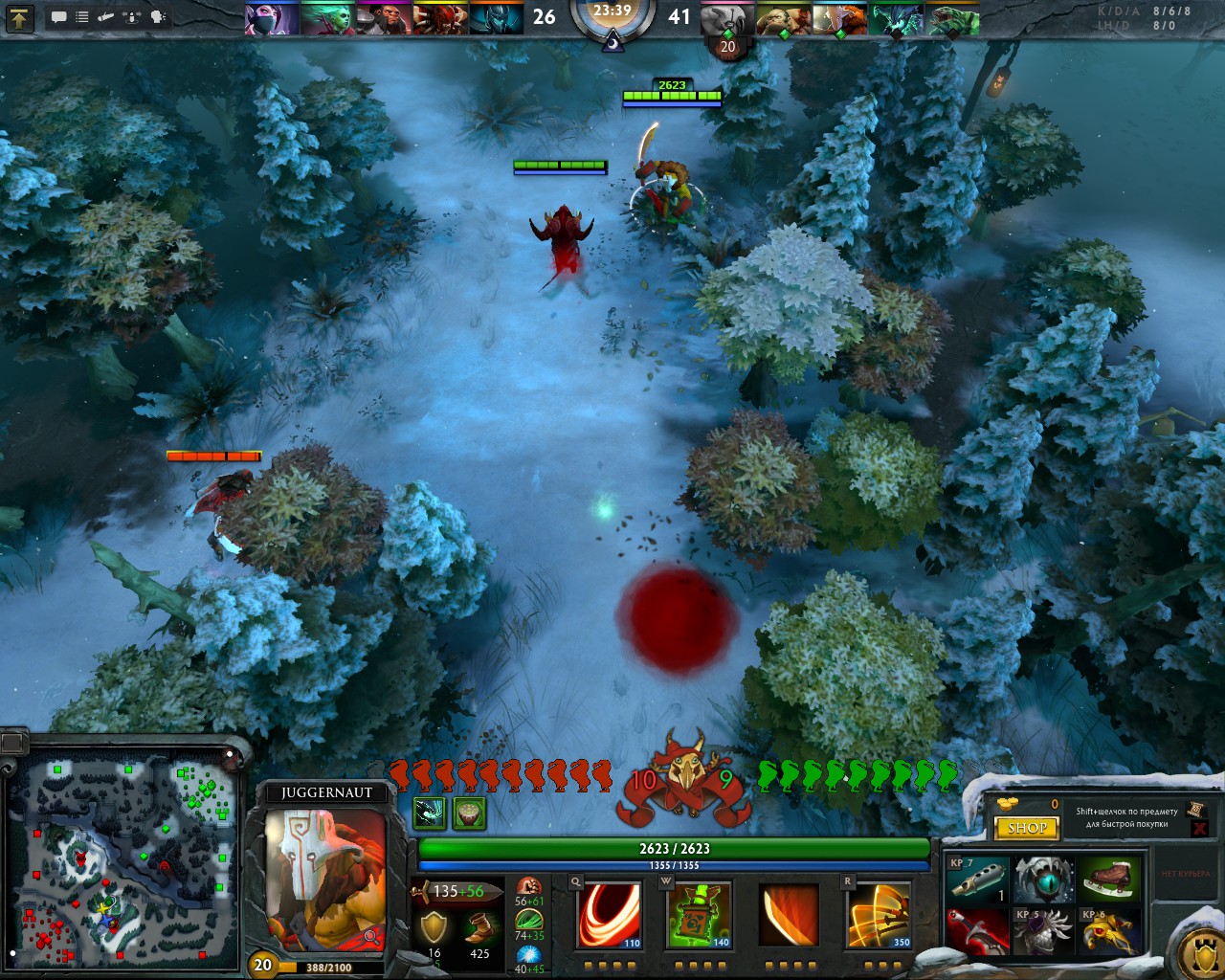
Task: Select the red dagger inventory item
Action: [977, 931]
